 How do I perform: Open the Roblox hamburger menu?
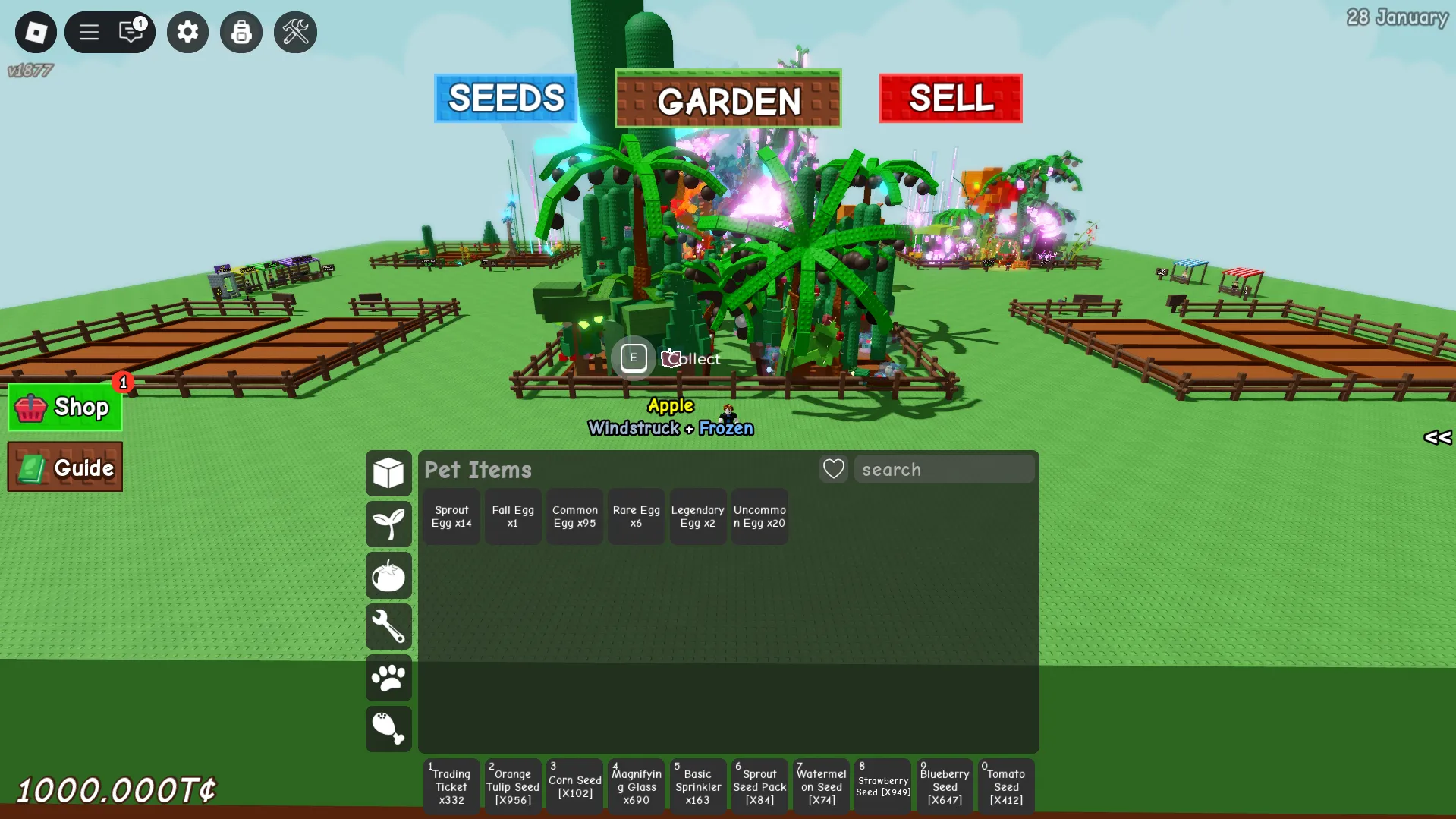pos(88,32)
